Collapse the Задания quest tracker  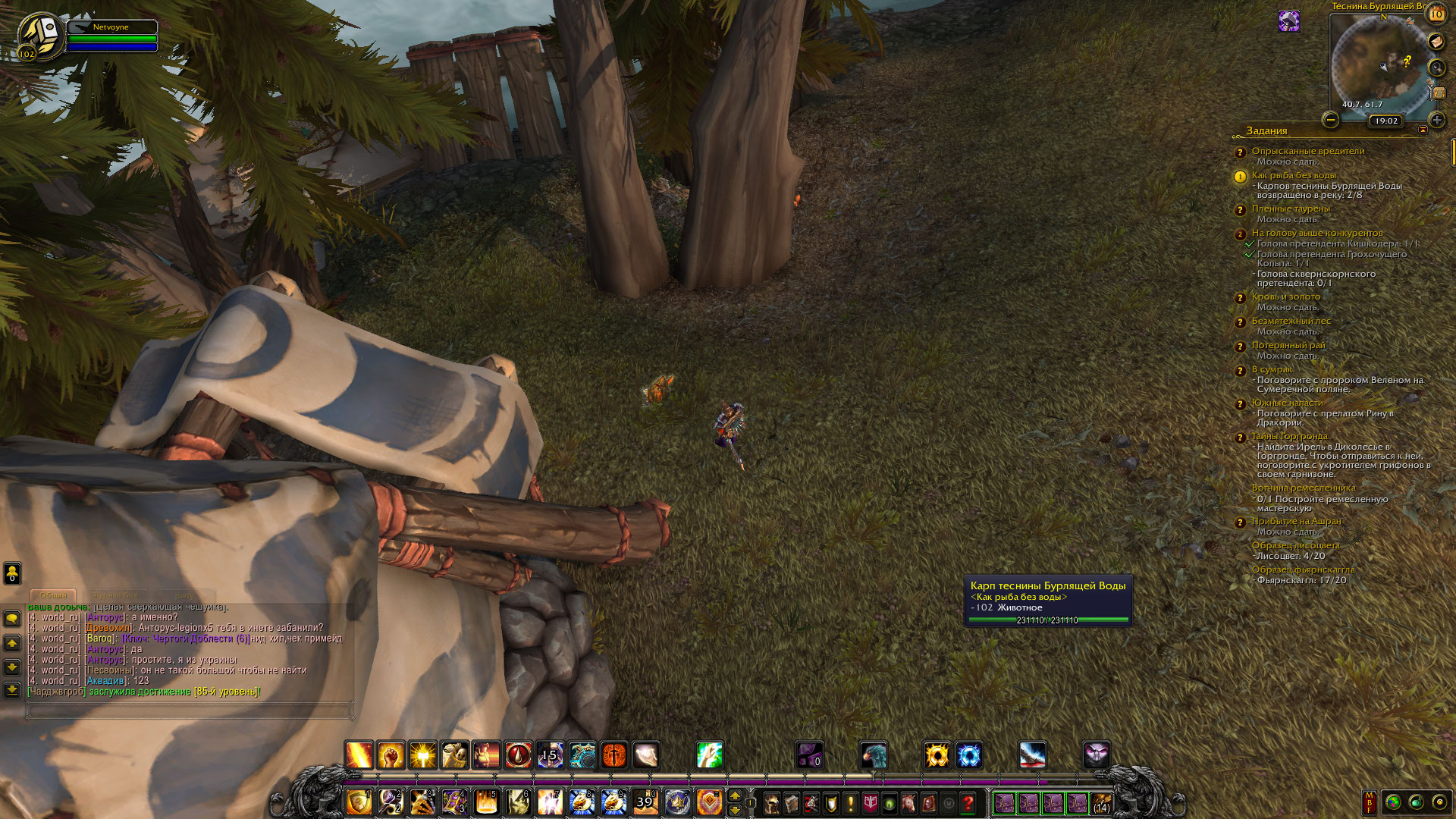(1423, 130)
